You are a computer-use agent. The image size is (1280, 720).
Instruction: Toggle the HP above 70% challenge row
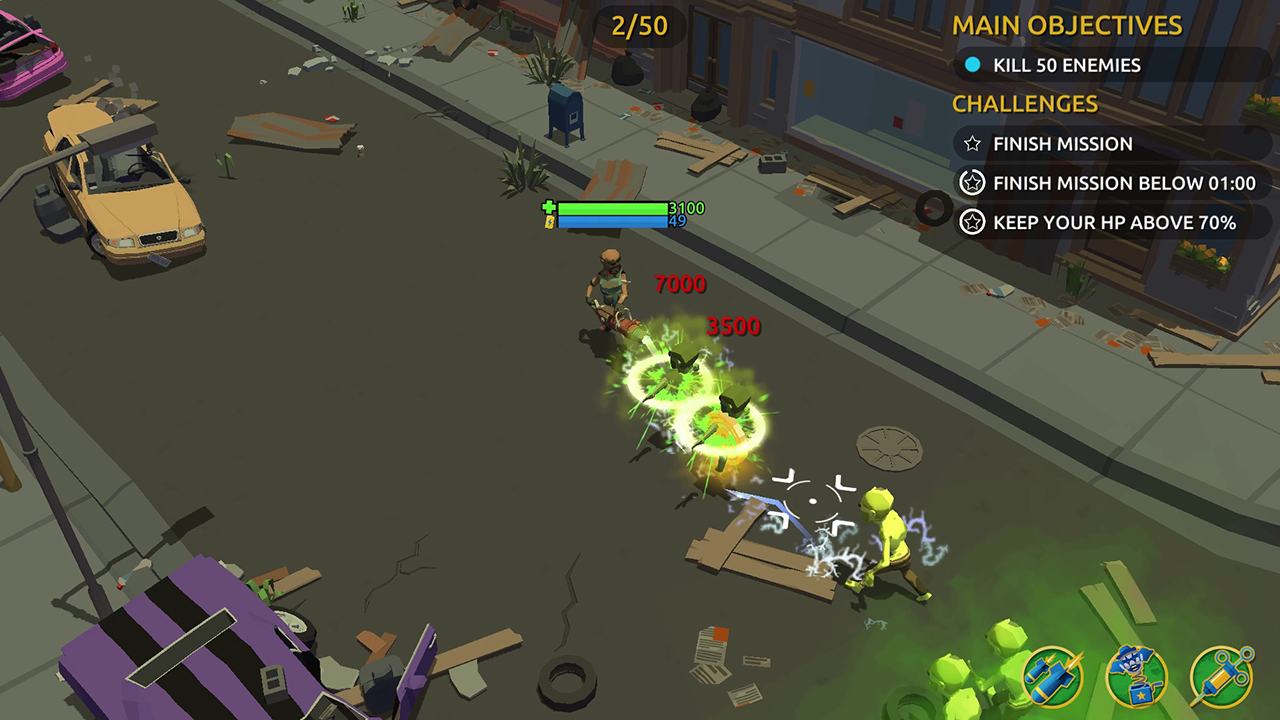pos(1110,223)
